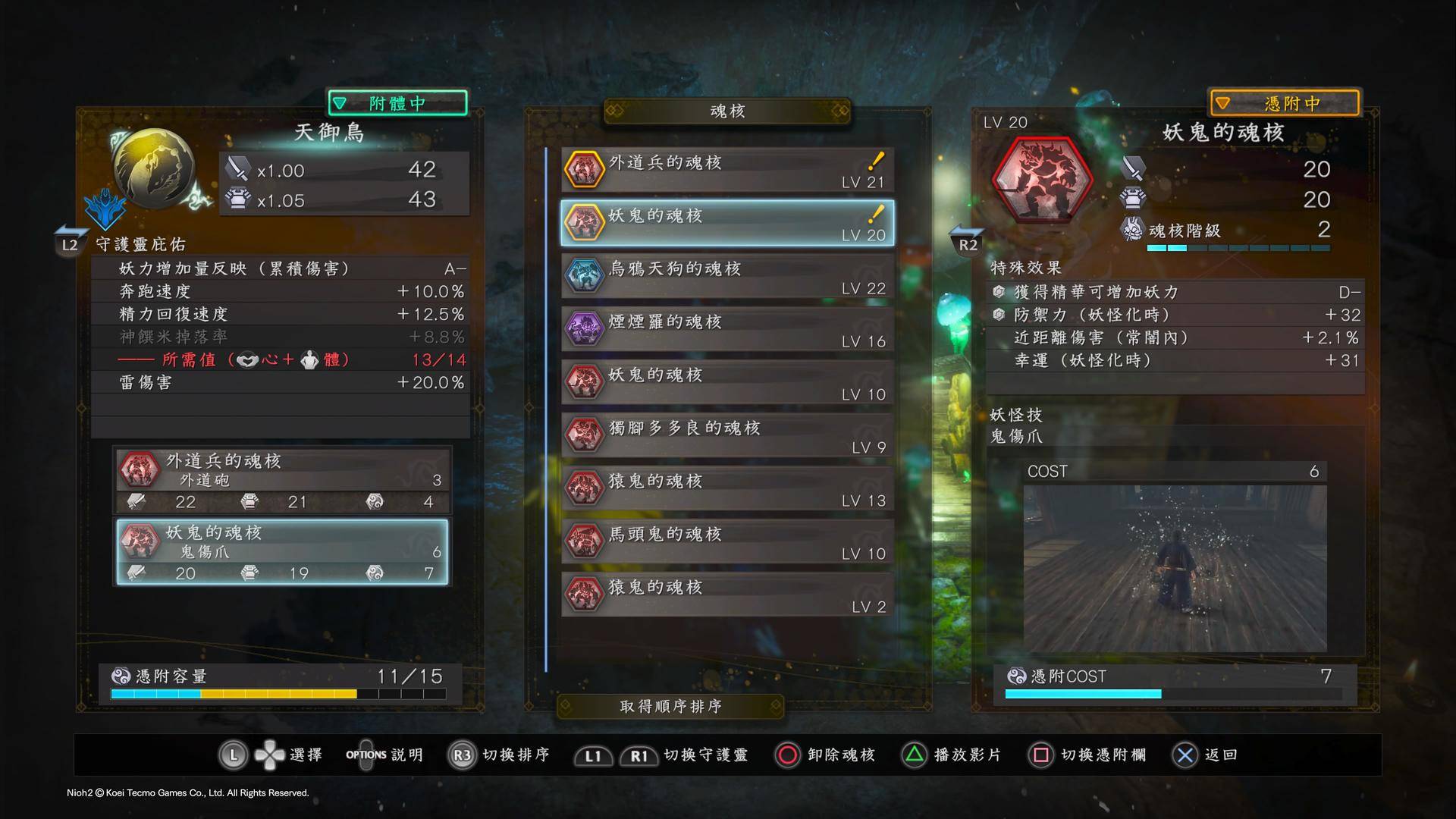Choose the 獨腳多多良的魂核 LV 9 entry
Image resolution: width=1456 pixels, height=819 pixels.
click(726, 436)
